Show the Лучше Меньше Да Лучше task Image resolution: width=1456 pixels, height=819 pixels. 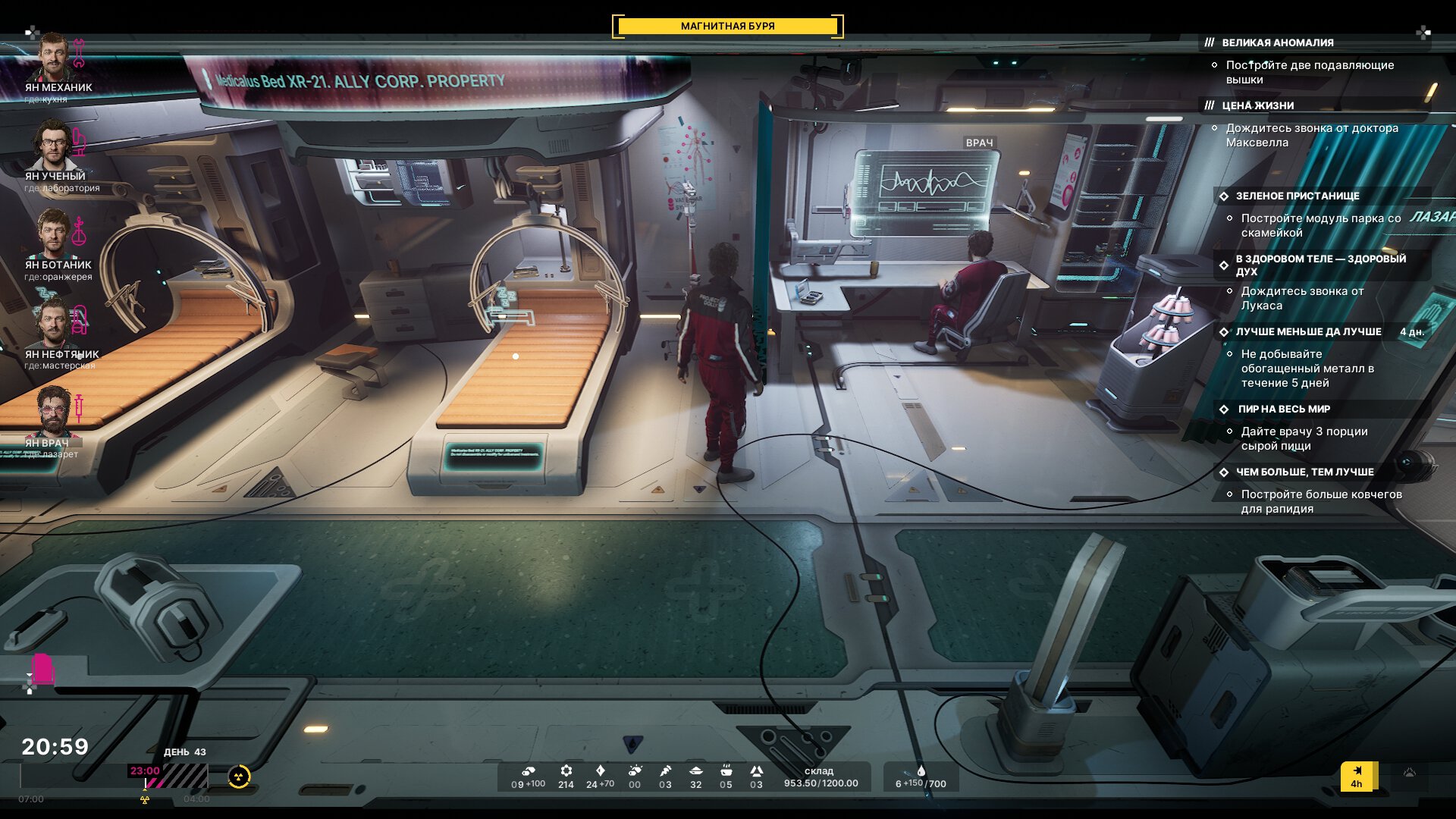click(x=1308, y=332)
